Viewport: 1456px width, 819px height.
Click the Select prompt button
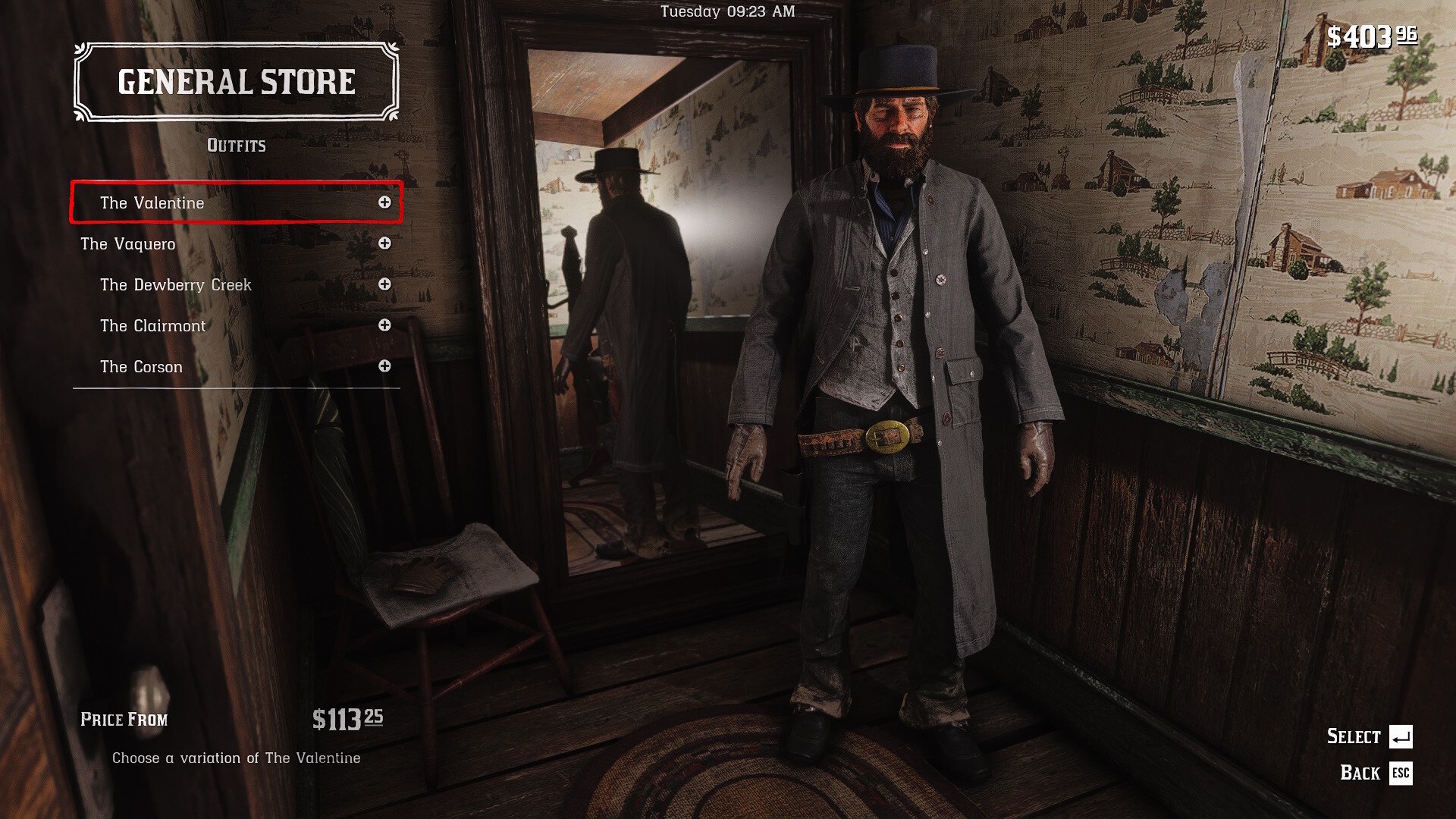1400,736
